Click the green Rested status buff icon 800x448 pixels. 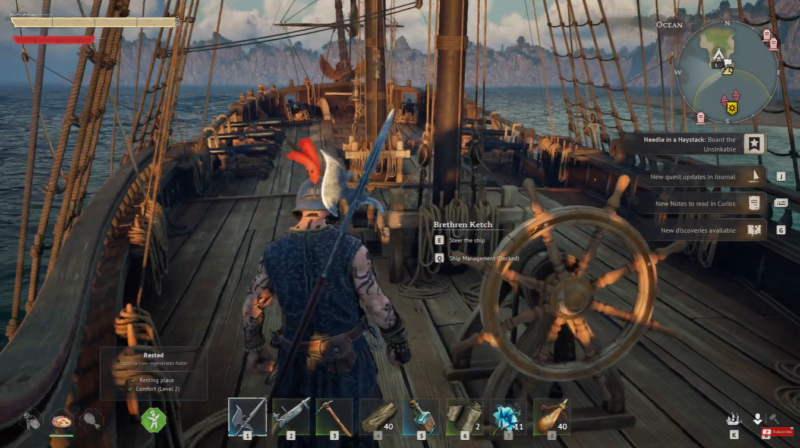point(153,419)
